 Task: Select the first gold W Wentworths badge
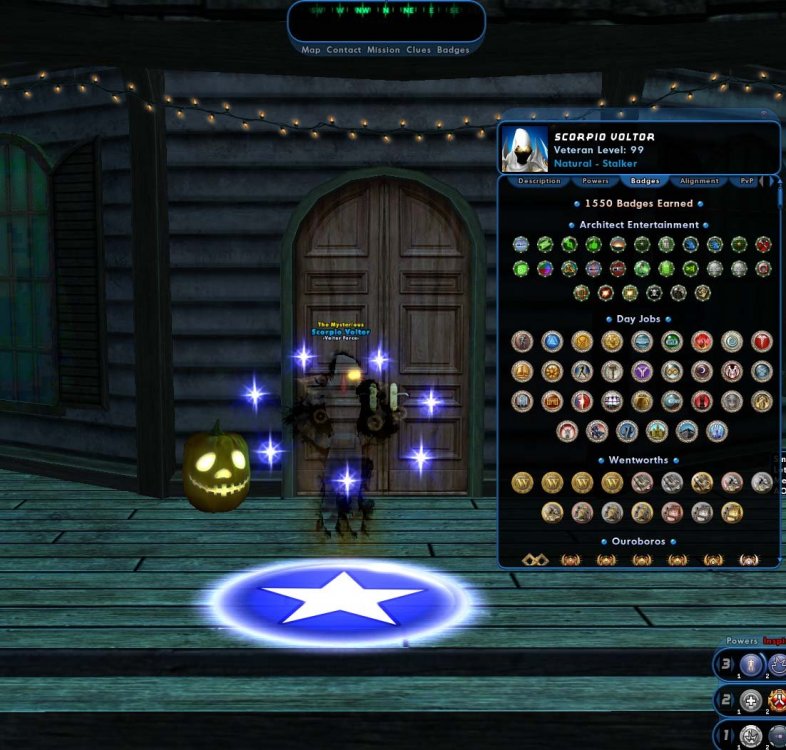(522, 483)
